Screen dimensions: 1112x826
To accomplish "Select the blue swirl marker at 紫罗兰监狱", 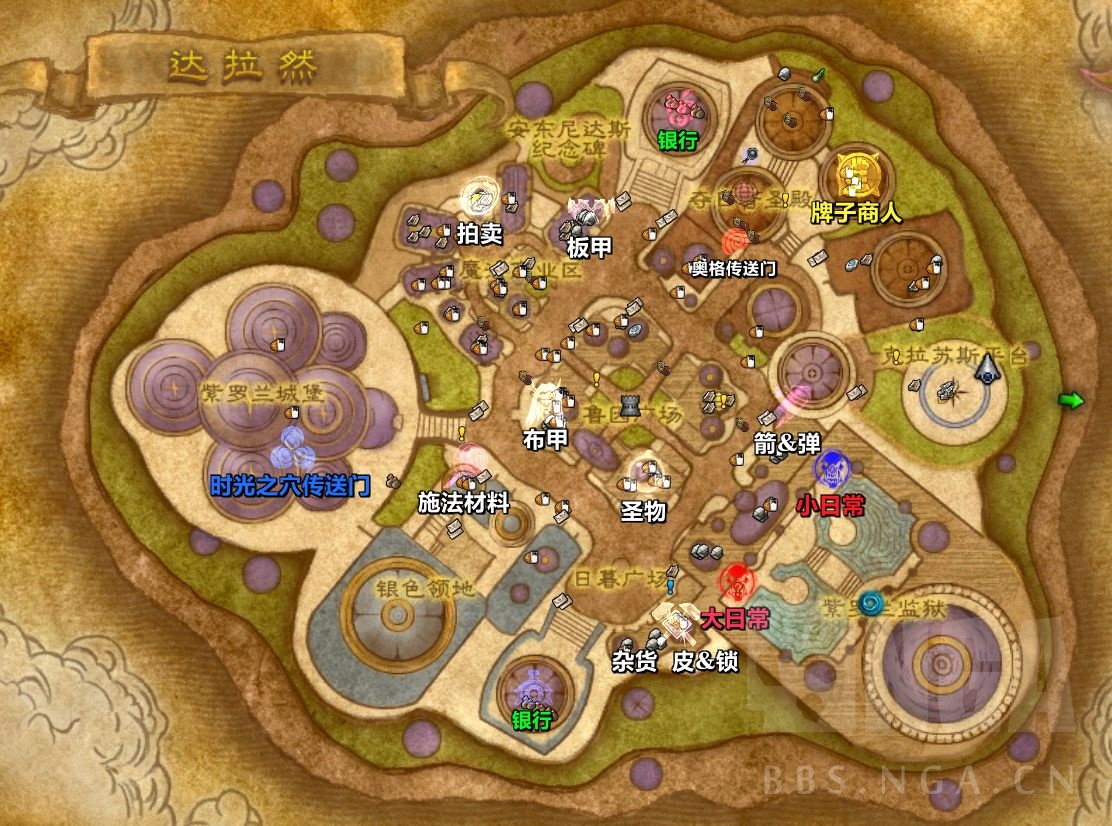I will click(x=873, y=603).
